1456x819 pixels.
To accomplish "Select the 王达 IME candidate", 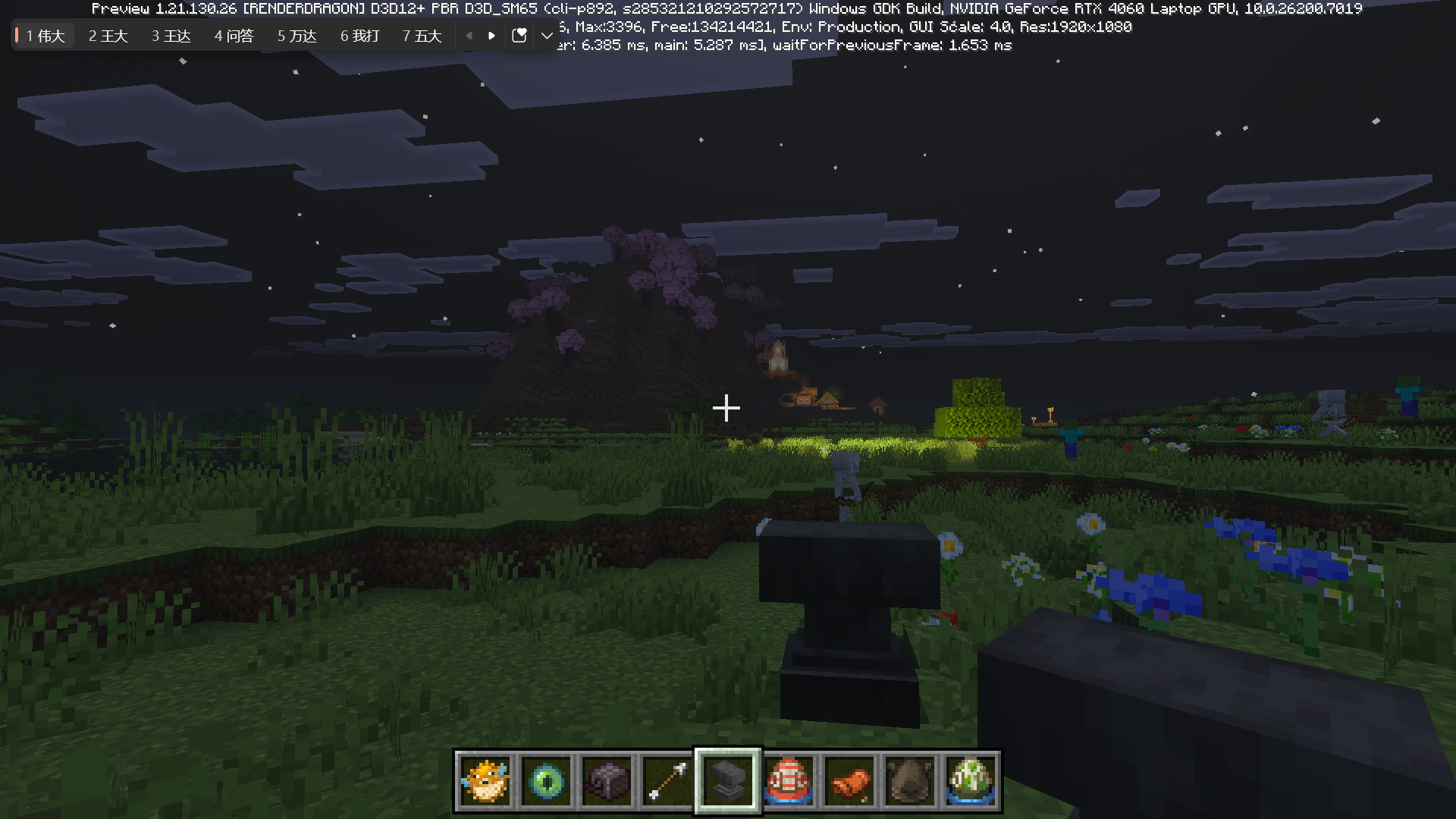I will point(170,35).
